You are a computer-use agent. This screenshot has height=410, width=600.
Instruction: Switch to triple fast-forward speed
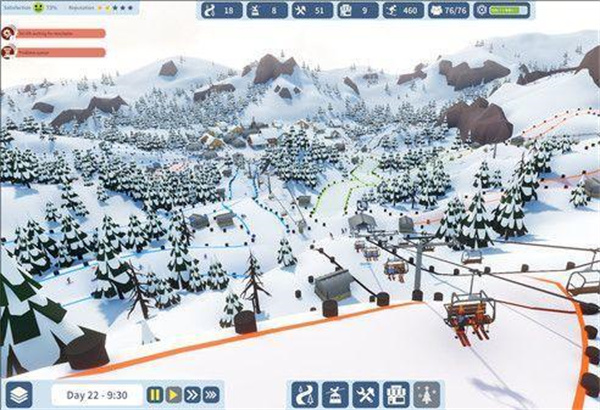(x=210, y=395)
